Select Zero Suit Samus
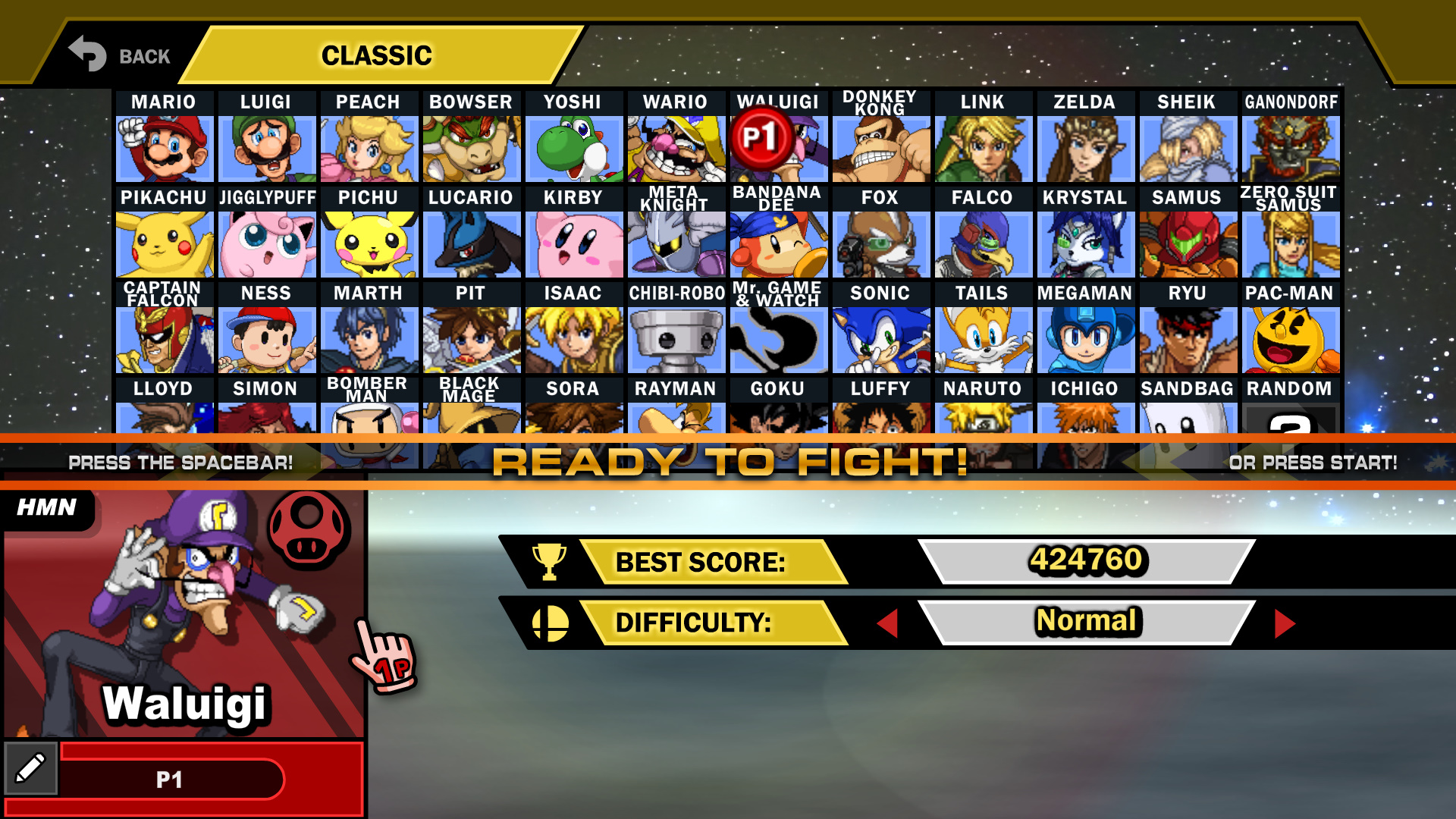 [1291, 243]
